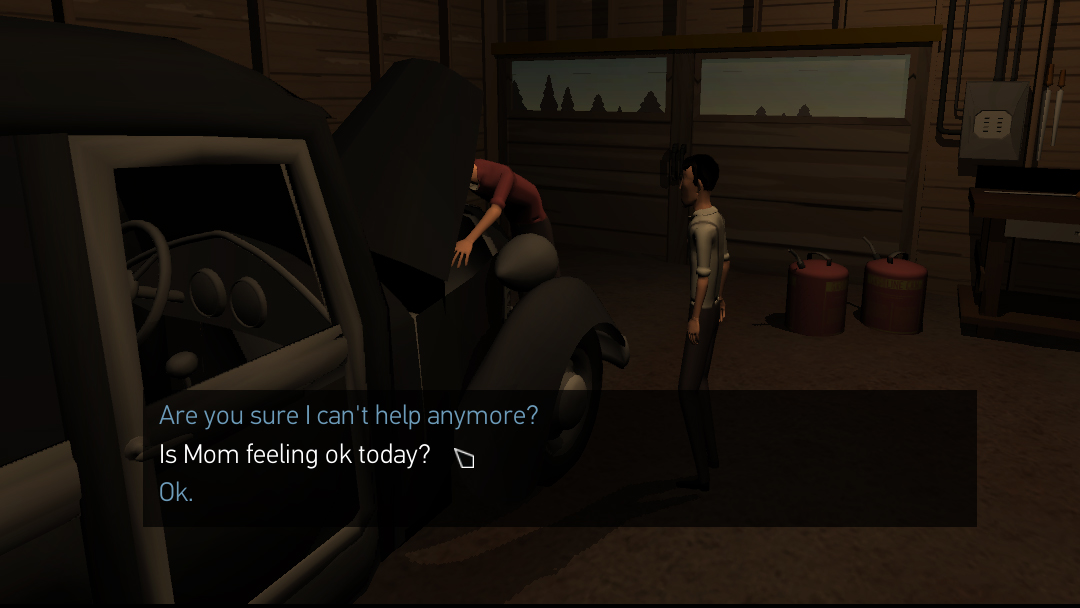Ask "Are you sure I can't help anymore?"
The width and height of the screenshot is (1080, 608).
(x=348, y=415)
